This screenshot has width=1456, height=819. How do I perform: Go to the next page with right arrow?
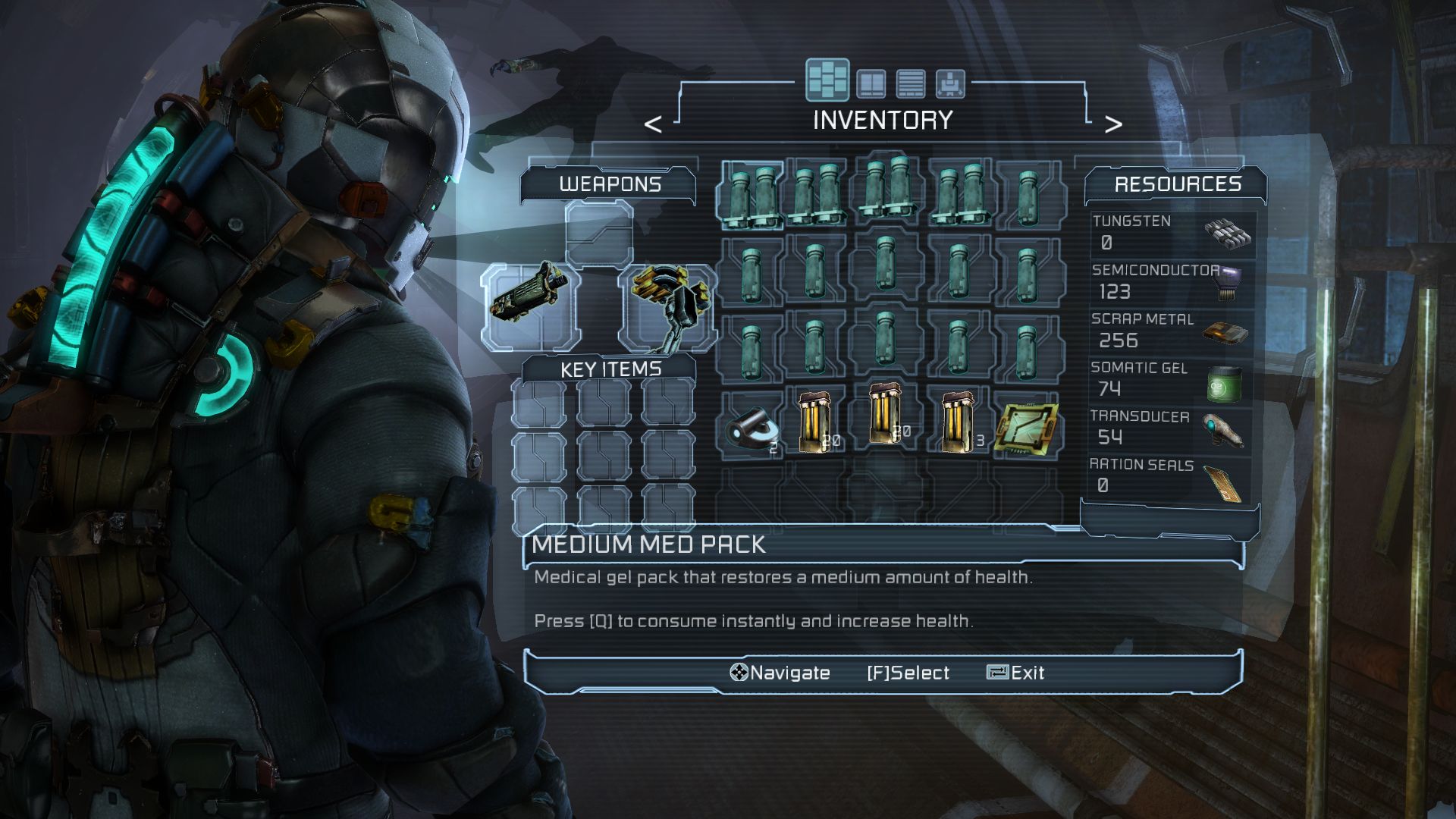(1112, 124)
